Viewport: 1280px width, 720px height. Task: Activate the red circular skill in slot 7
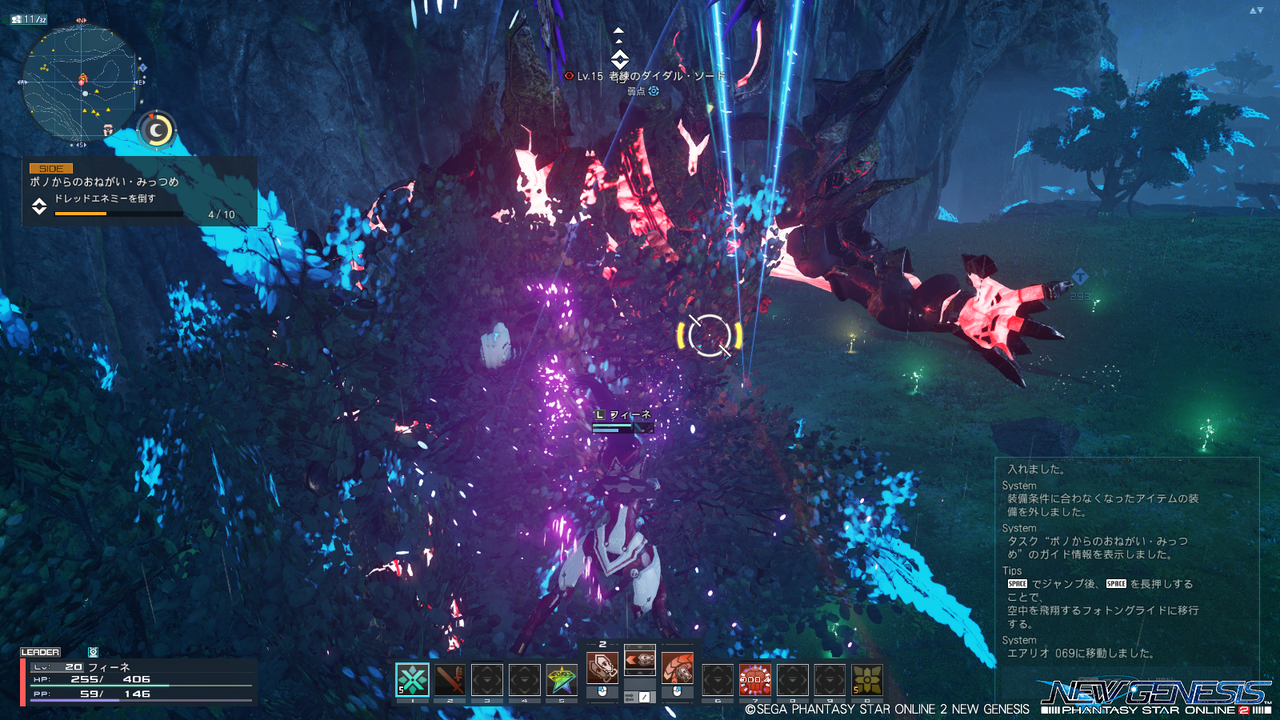pyautogui.click(x=755, y=680)
